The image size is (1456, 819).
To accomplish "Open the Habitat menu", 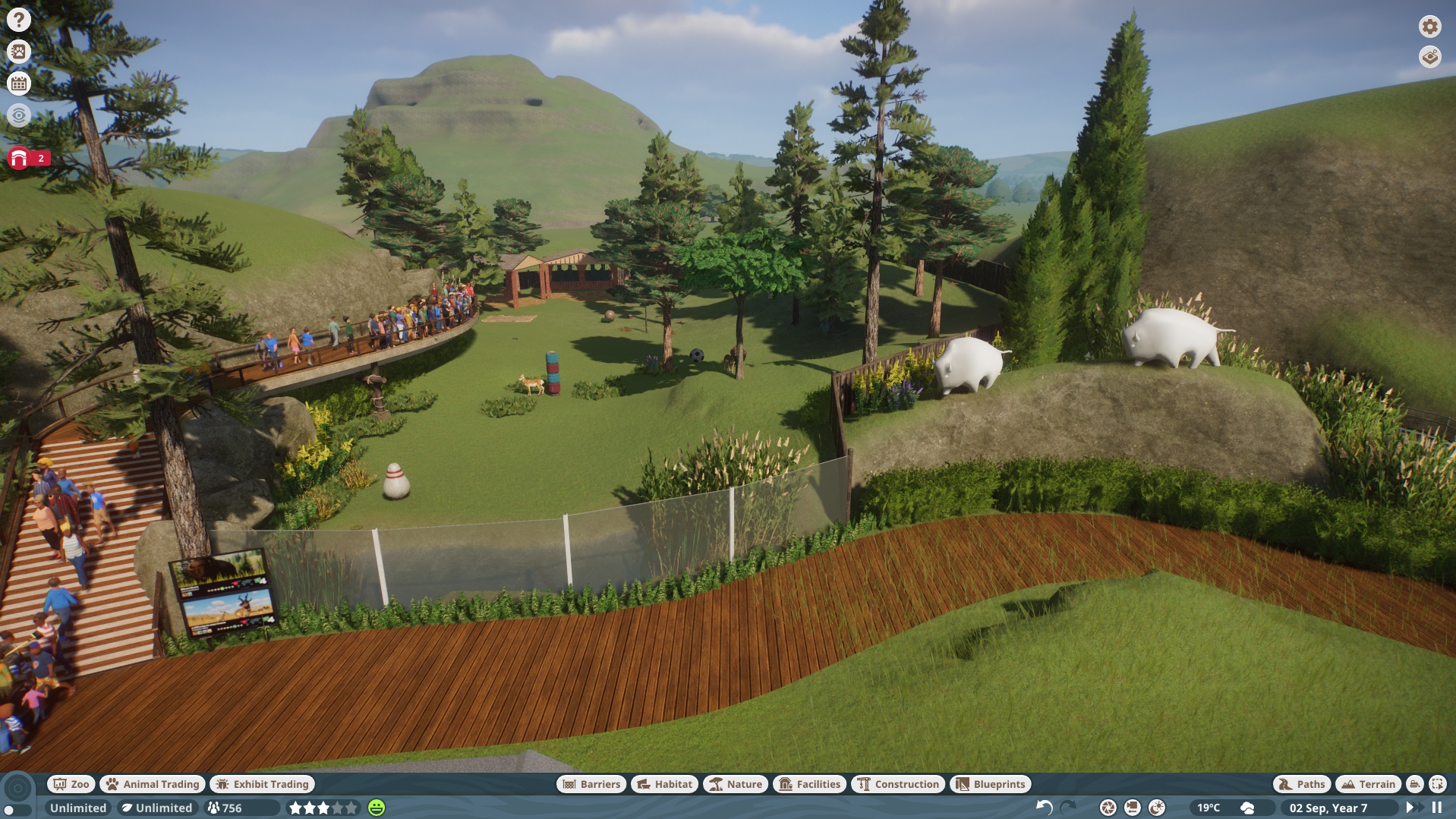I will pyautogui.click(x=664, y=784).
